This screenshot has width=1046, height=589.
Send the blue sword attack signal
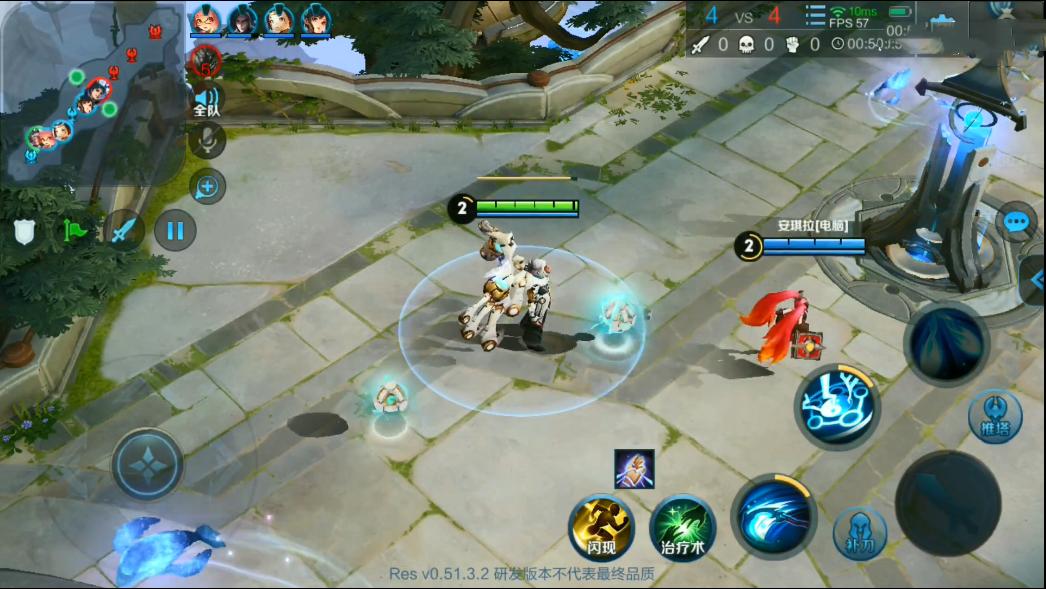(x=123, y=231)
